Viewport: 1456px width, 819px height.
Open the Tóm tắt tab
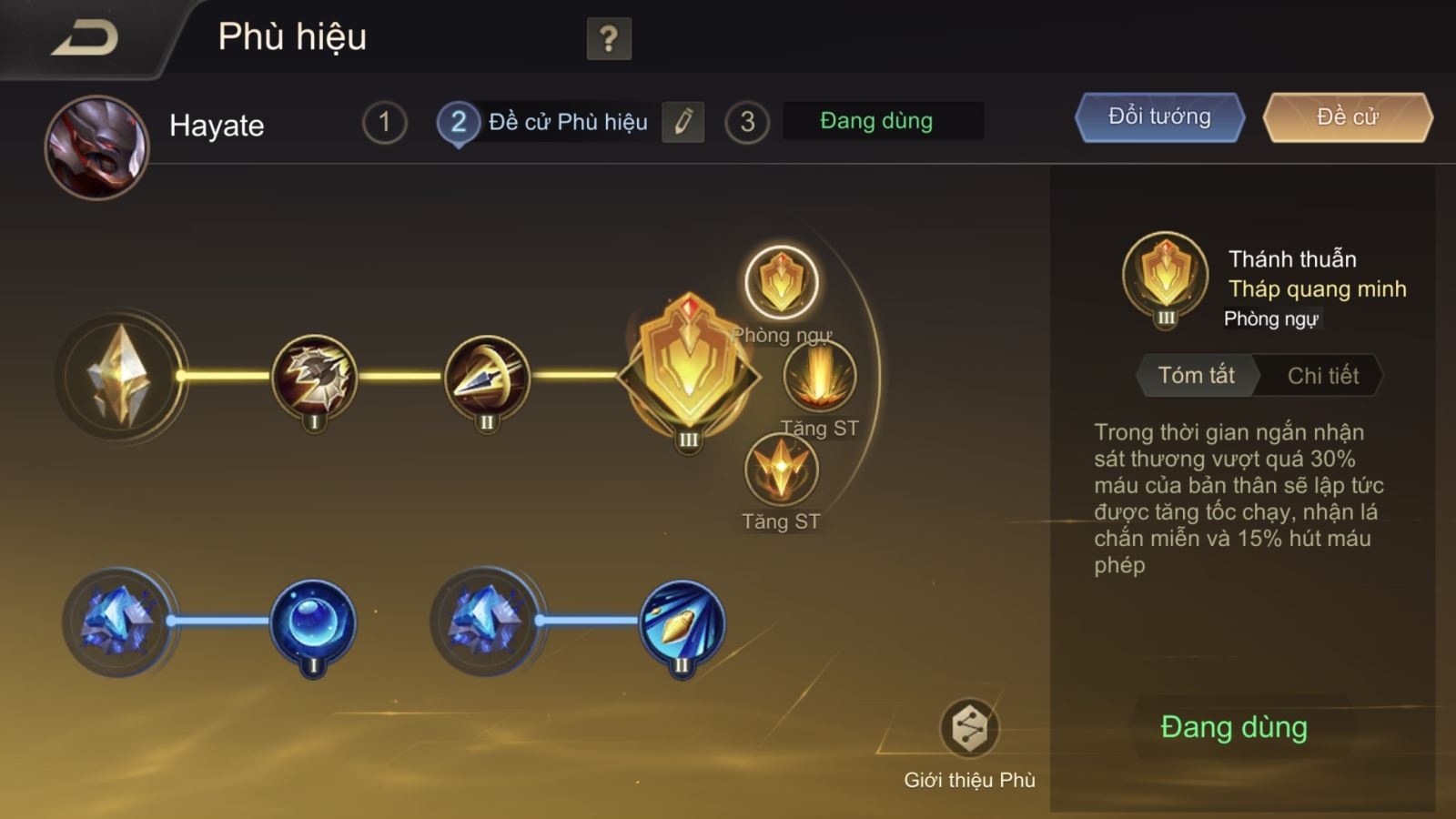[1196, 375]
